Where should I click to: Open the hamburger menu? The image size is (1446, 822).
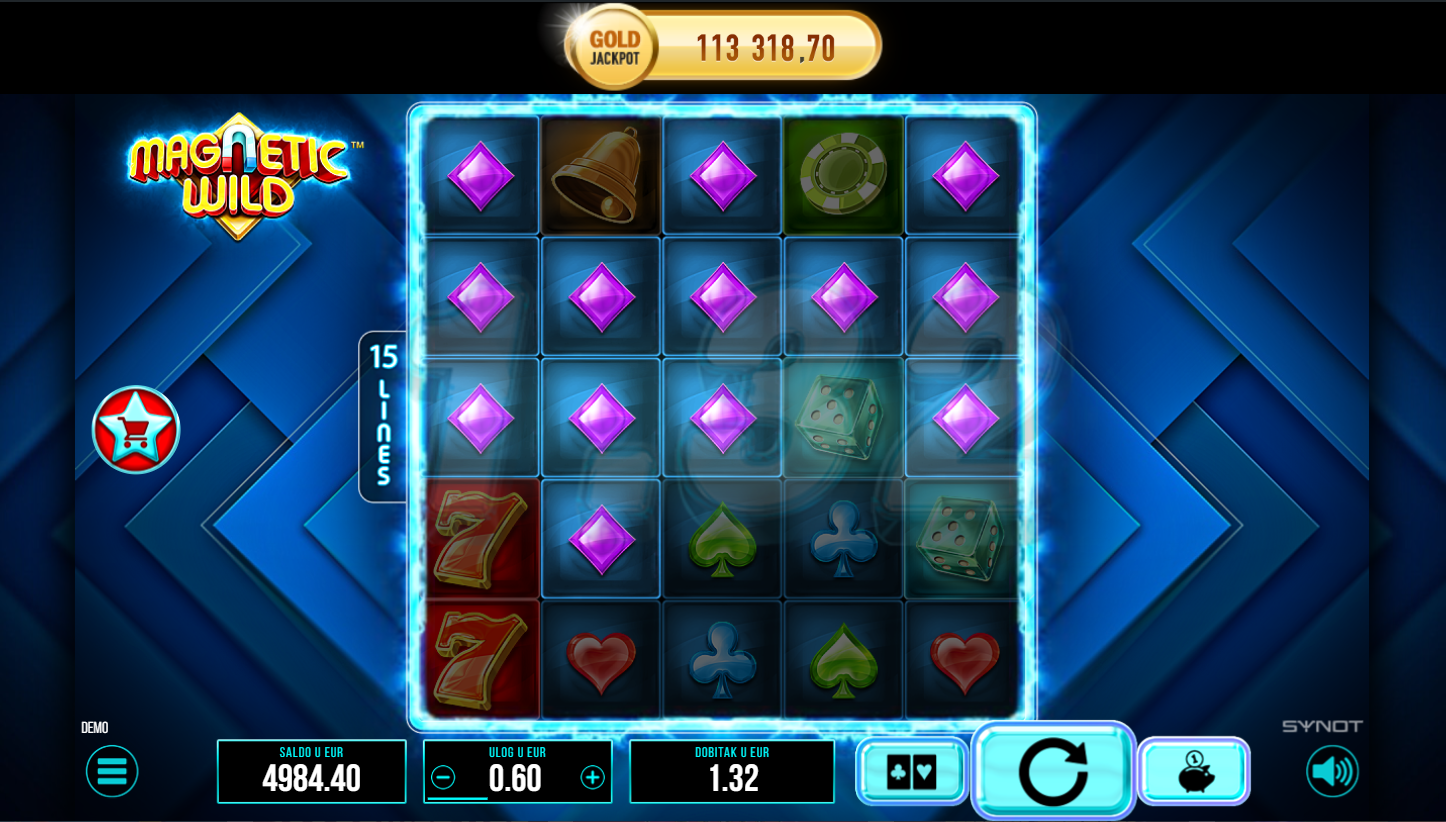[x=112, y=771]
